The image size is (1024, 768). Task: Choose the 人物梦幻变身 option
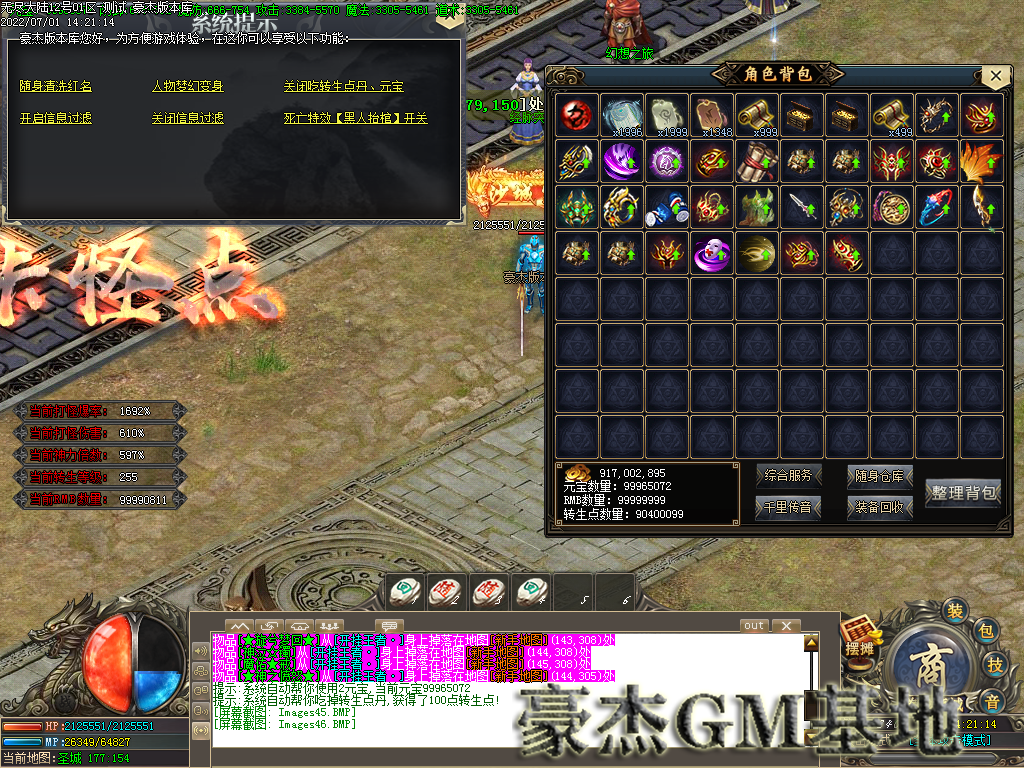point(187,87)
